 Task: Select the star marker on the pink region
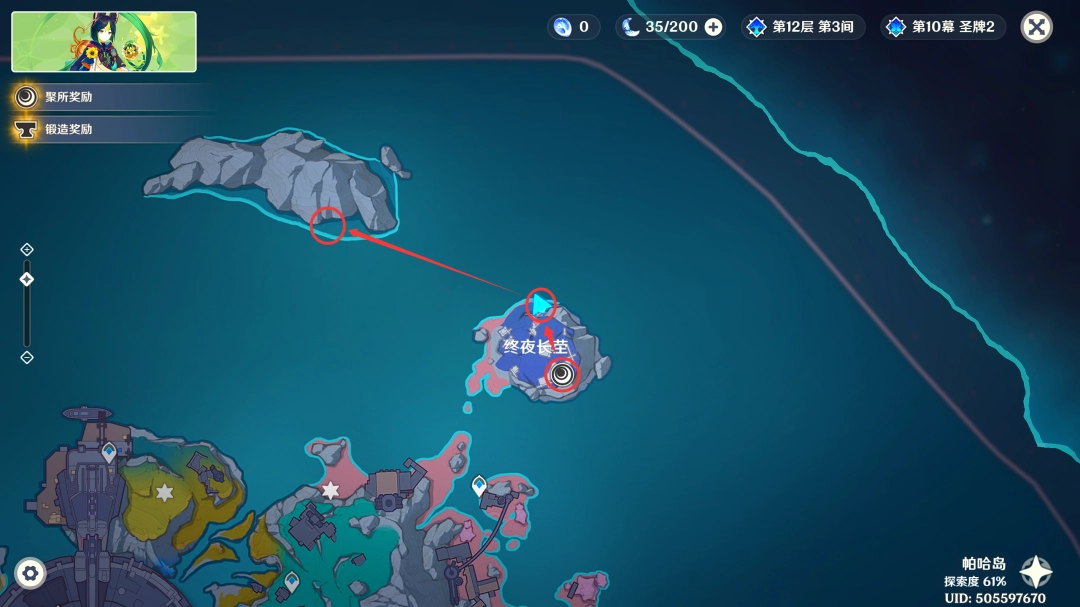330,490
